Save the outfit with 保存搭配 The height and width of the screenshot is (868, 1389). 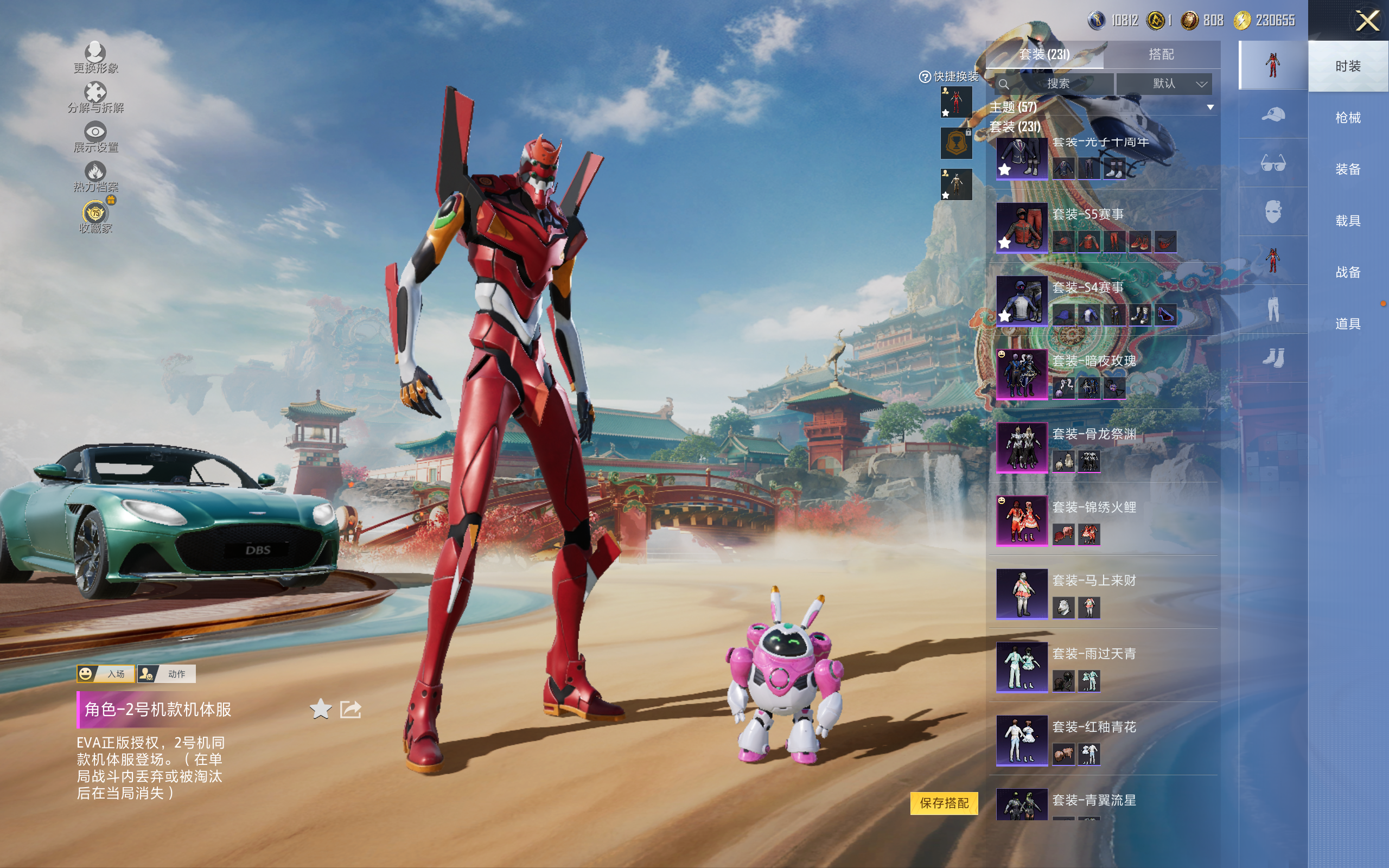pyautogui.click(x=944, y=802)
